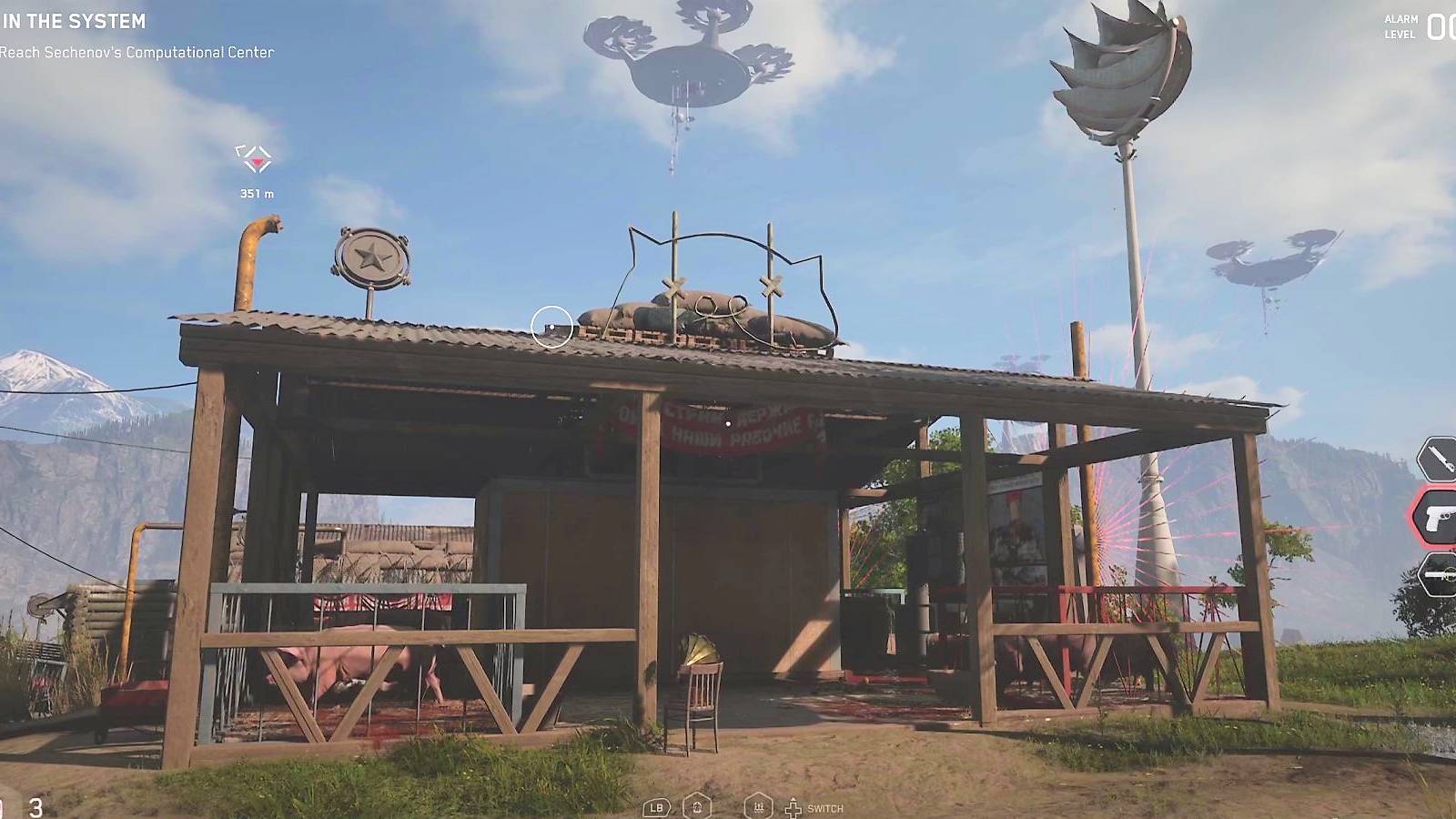The width and height of the screenshot is (1456, 819).
Task: Click the red highlighted pistol slot border
Action: [x=1412, y=516]
